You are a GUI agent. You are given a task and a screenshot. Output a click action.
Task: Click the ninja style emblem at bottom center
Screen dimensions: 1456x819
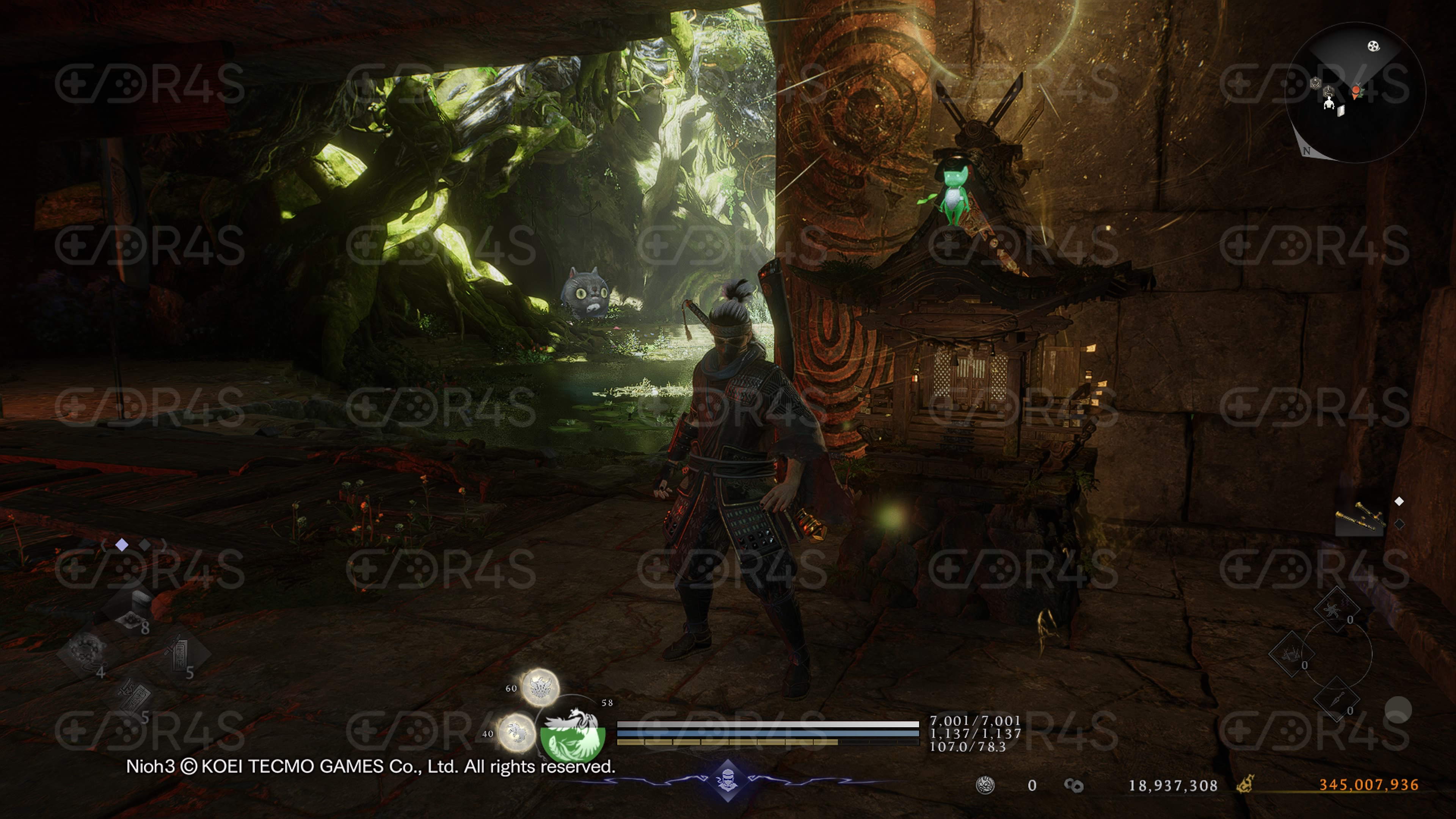point(728,781)
